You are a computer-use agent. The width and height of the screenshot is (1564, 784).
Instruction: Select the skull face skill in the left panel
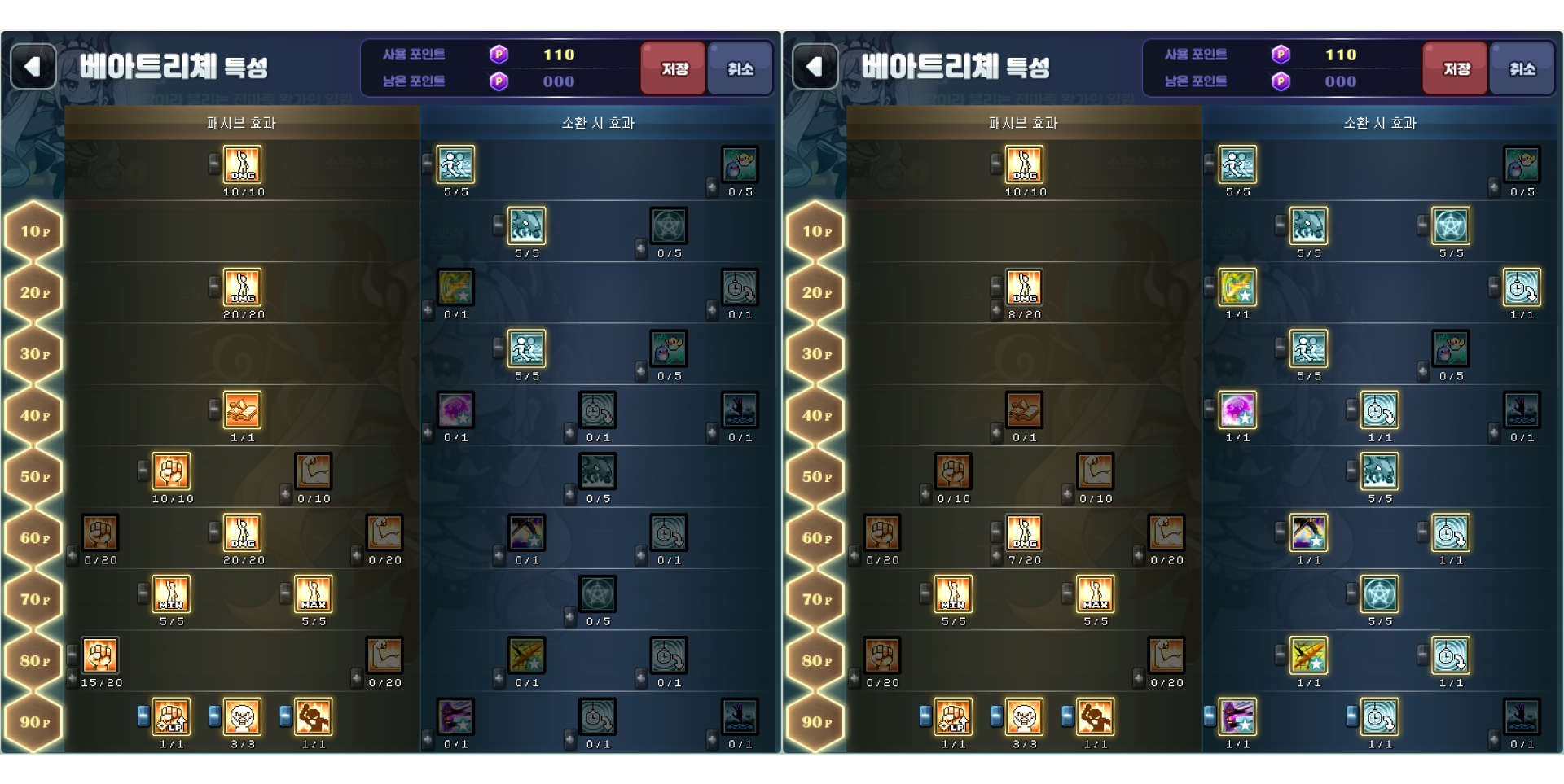(242, 717)
